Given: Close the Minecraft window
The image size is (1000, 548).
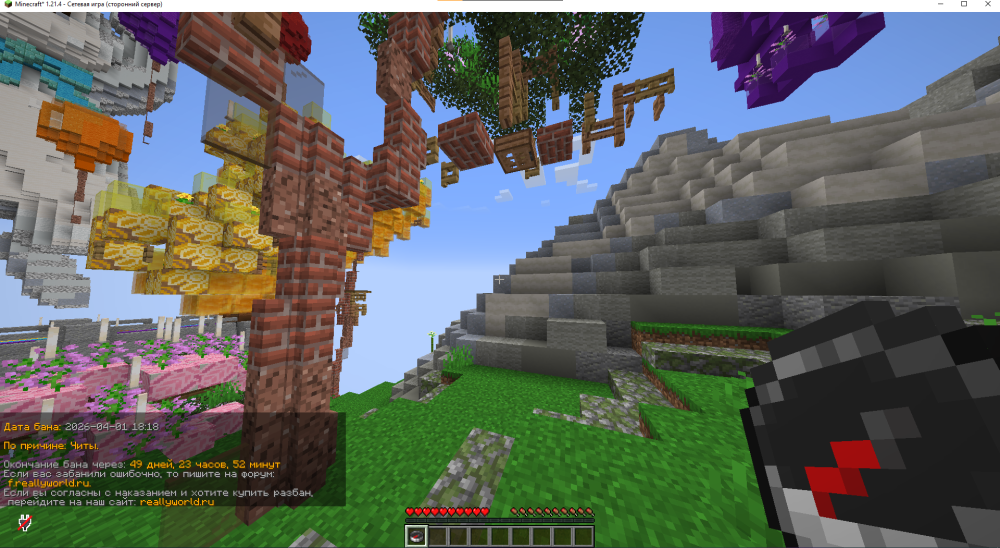Looking at the screenshot, I should point(987,5).
